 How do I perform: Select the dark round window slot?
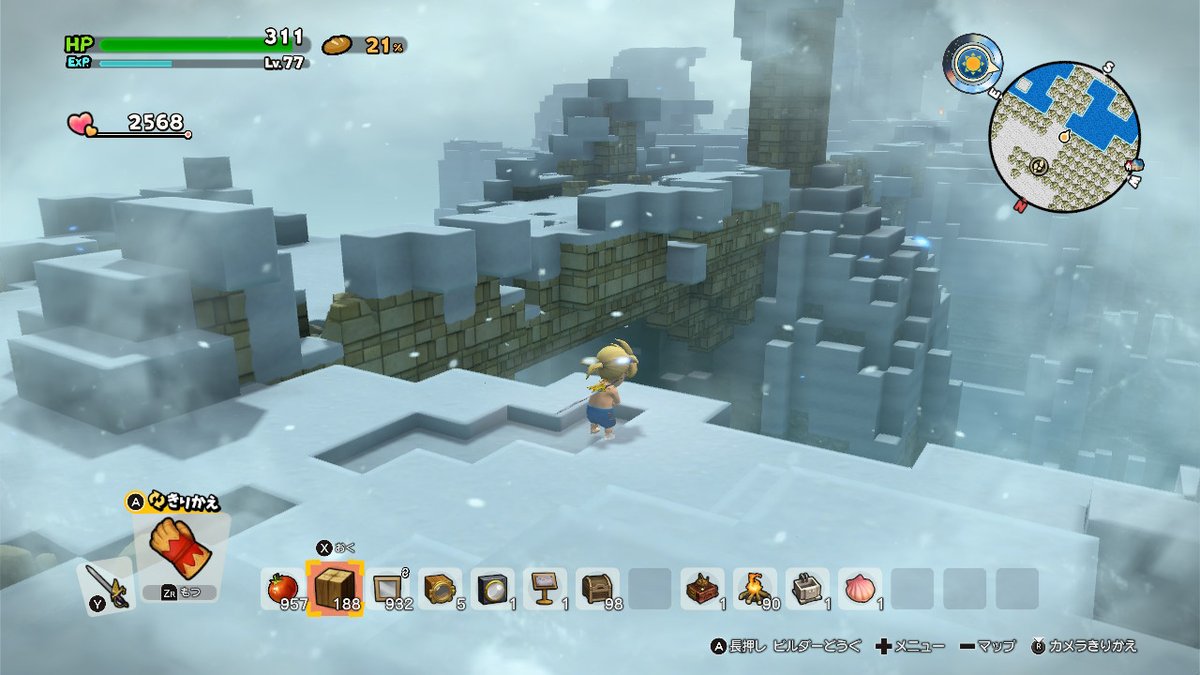click(491, 588)
